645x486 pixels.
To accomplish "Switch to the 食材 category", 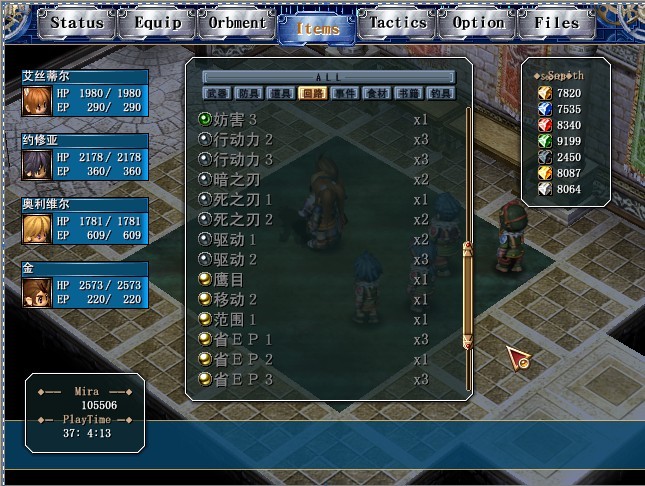I will coord(377,94).
